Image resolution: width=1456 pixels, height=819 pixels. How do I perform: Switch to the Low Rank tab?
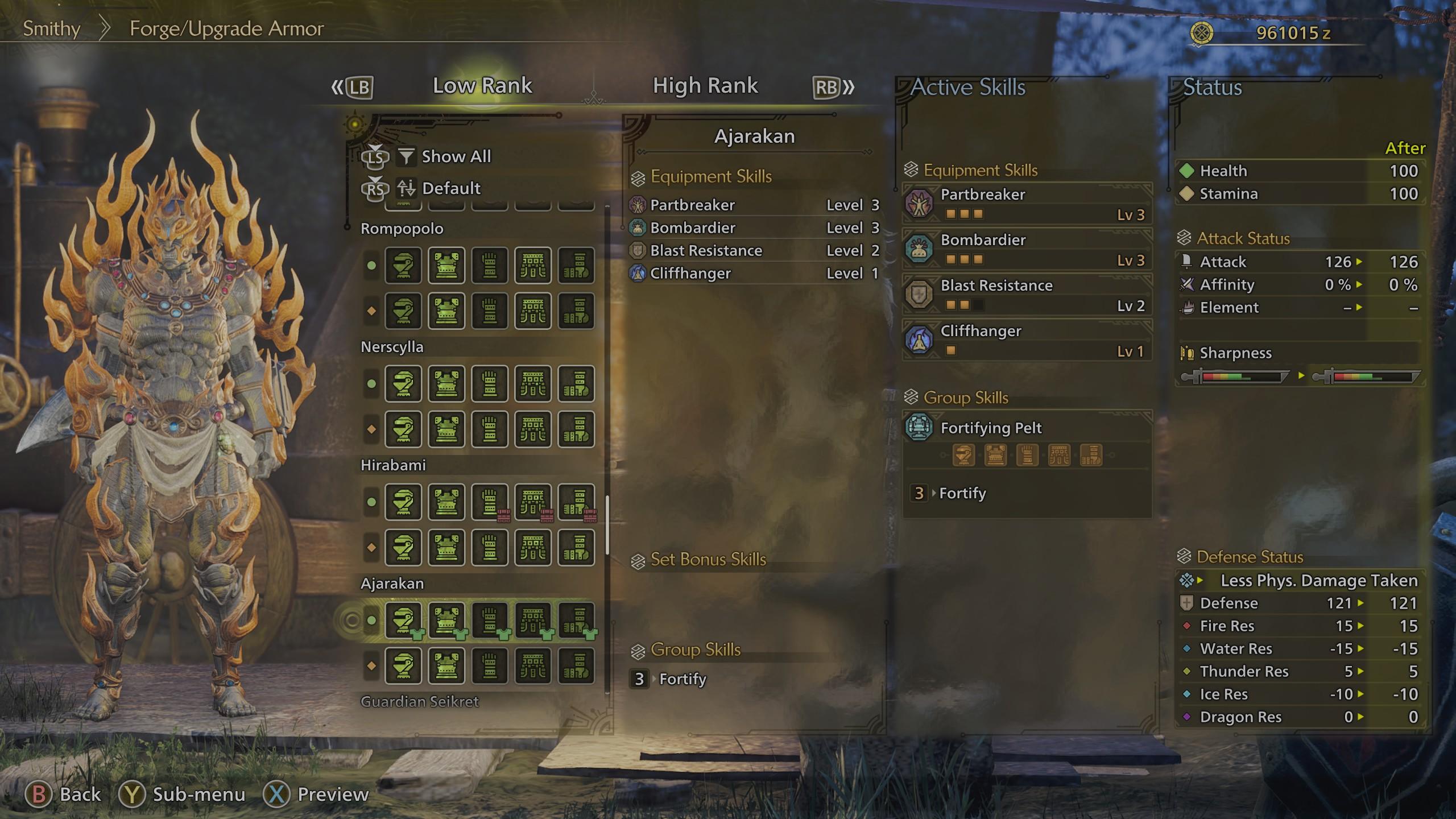(482, 85)
